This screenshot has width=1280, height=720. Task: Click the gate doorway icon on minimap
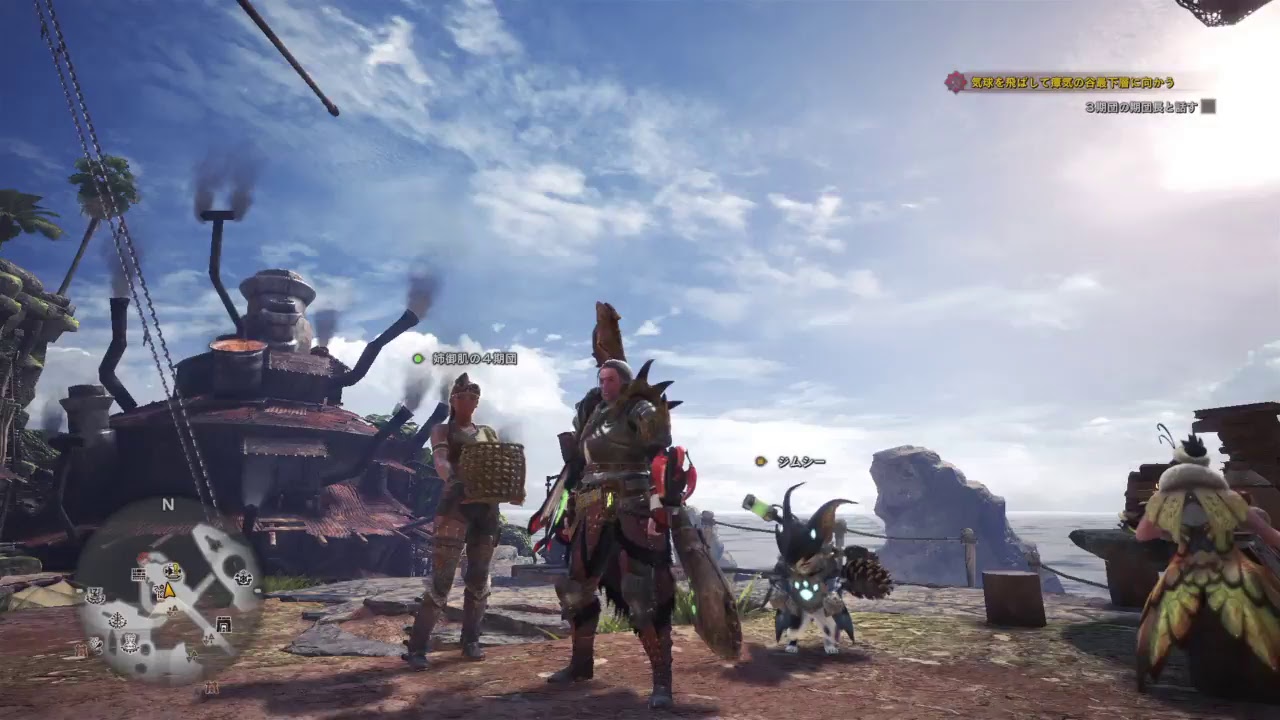coord(223,624)
